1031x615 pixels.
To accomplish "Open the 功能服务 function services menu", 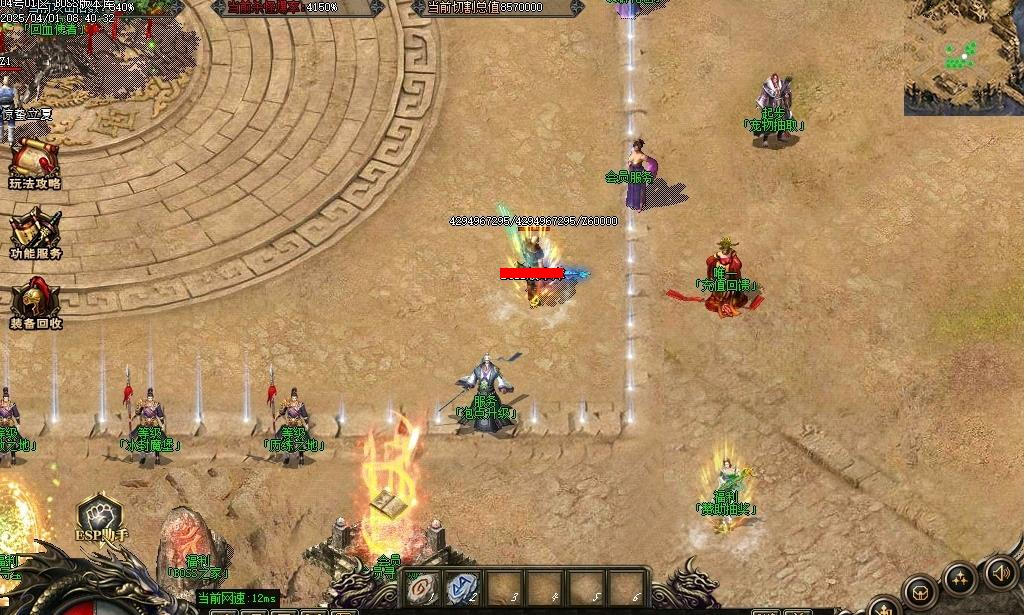I will pos(35,232).
